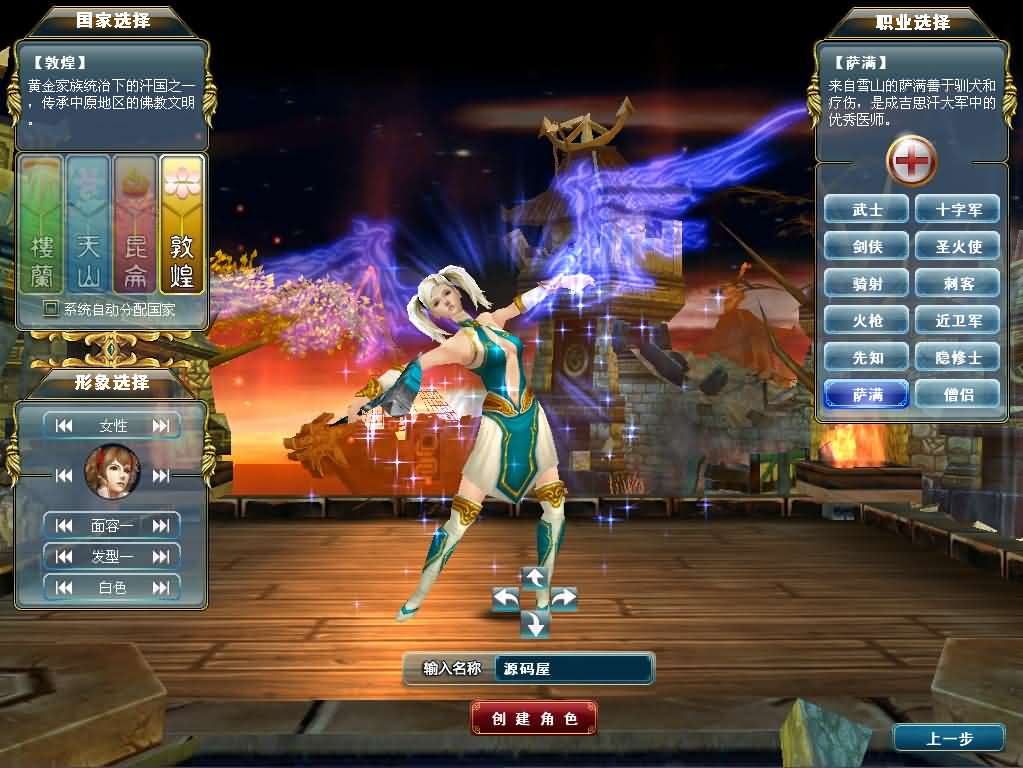The width and height of the screenshot is (1023, 768).
Task: Choose the 刺客 class button
Action: (957, 283)
